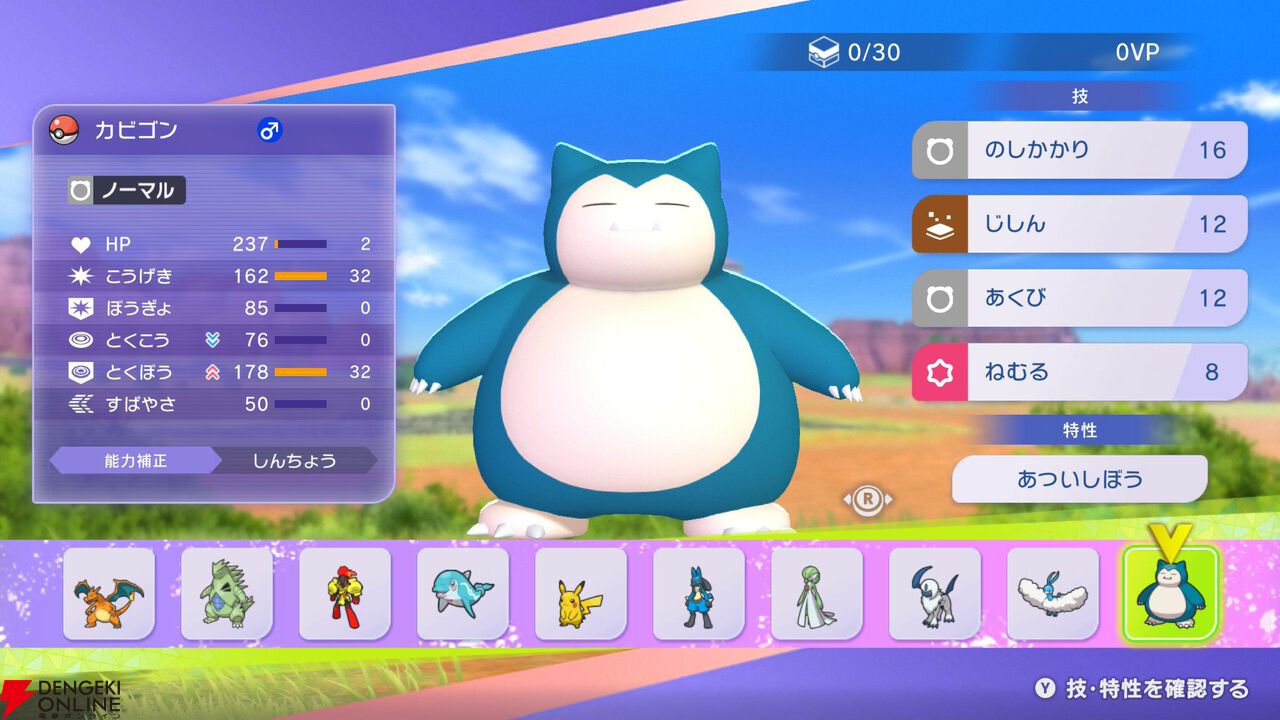Click the あついしぼう ability button
Screen dimensions: 1280x720
click(1080, 479)
